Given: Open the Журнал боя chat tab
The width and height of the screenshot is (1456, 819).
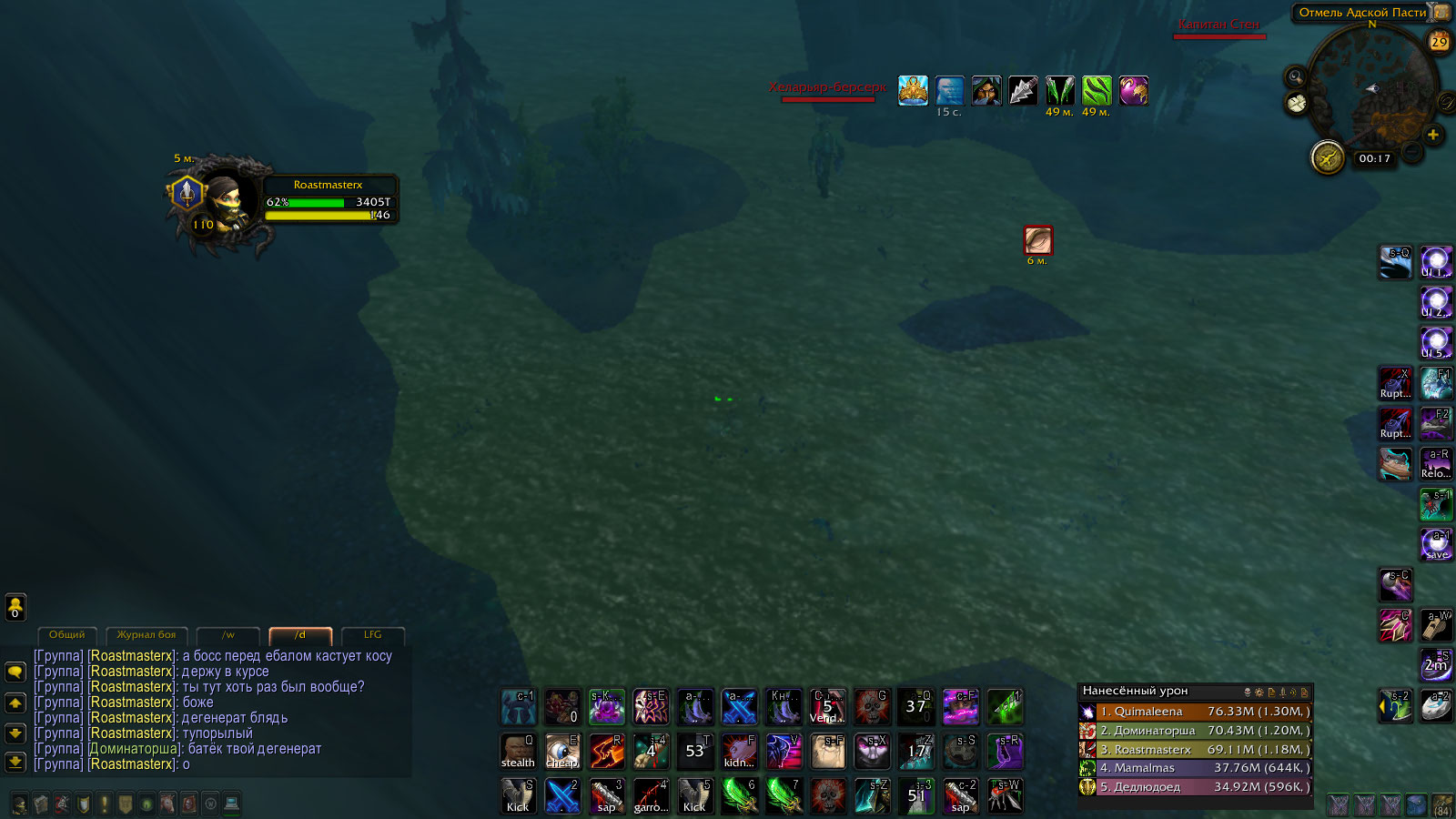Looking at the screenshot, I should [147, 635].
